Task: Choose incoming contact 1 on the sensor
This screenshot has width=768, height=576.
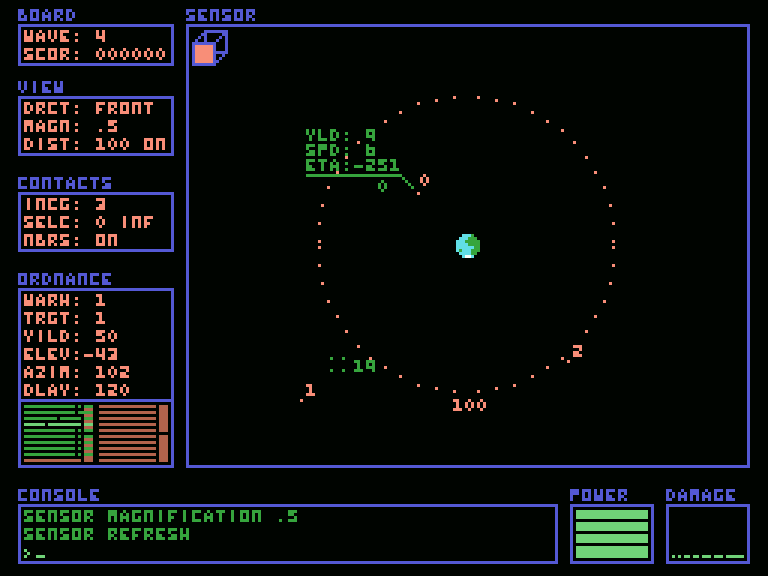Action: [x=309, y=390]
